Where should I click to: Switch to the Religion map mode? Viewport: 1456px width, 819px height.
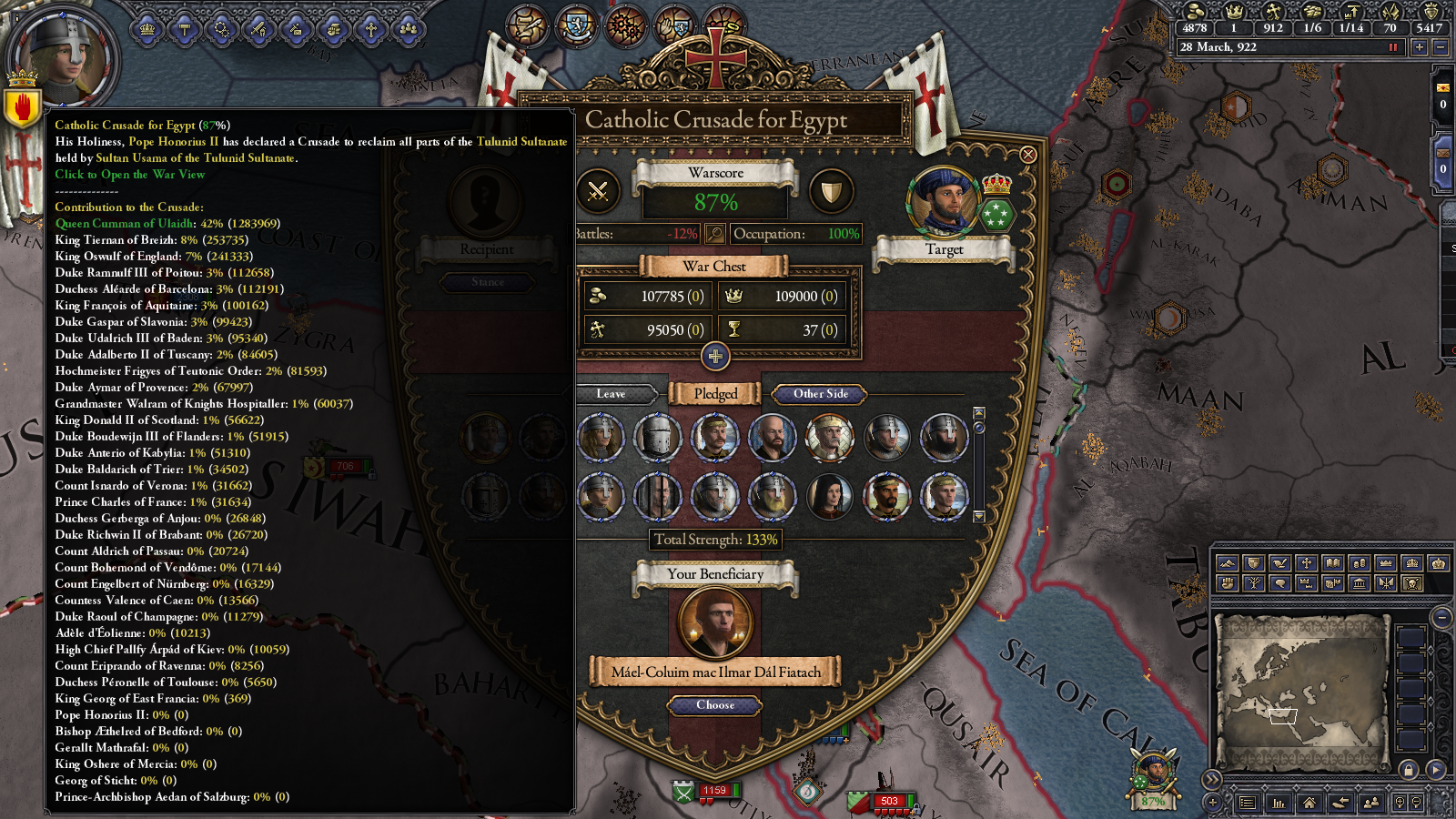(x=1306, y=562)
